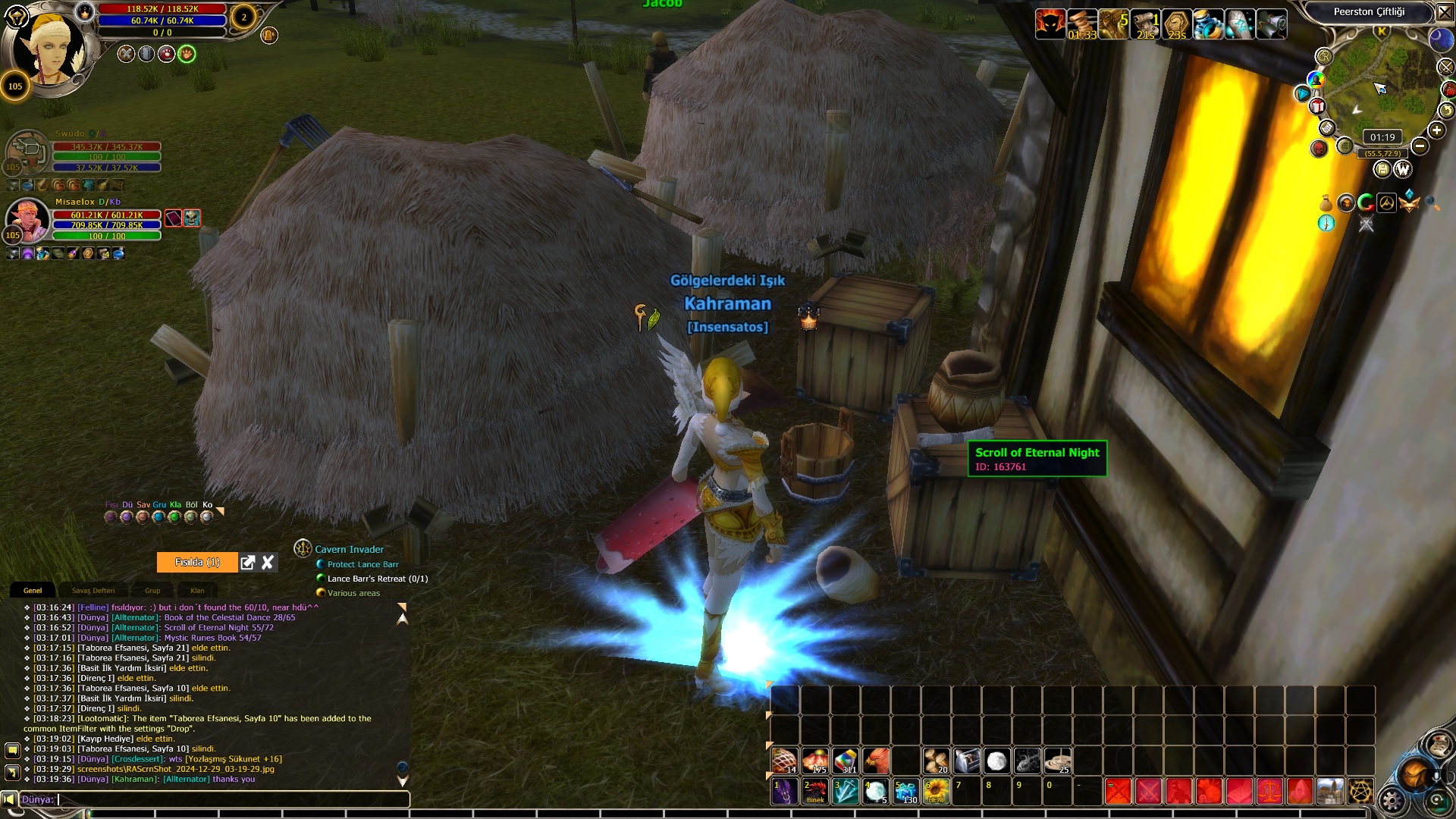Zoom out the minimap with minus button
This screenshot has width=1456, height=819.
tap(1420, 146)
